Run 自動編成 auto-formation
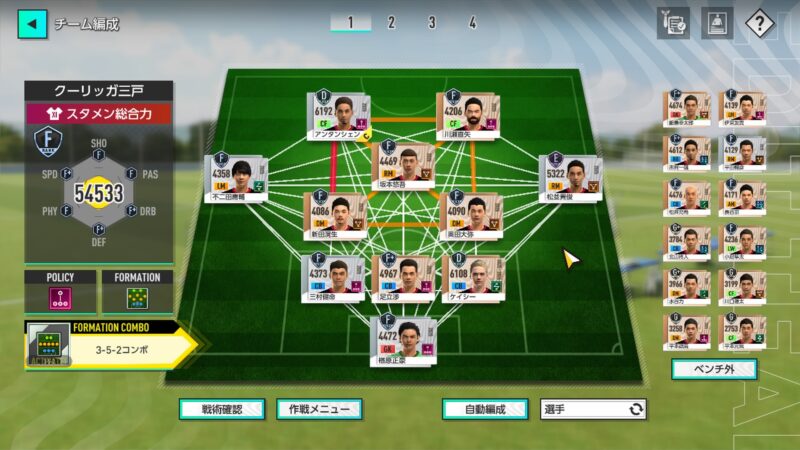 pos(484,409)
